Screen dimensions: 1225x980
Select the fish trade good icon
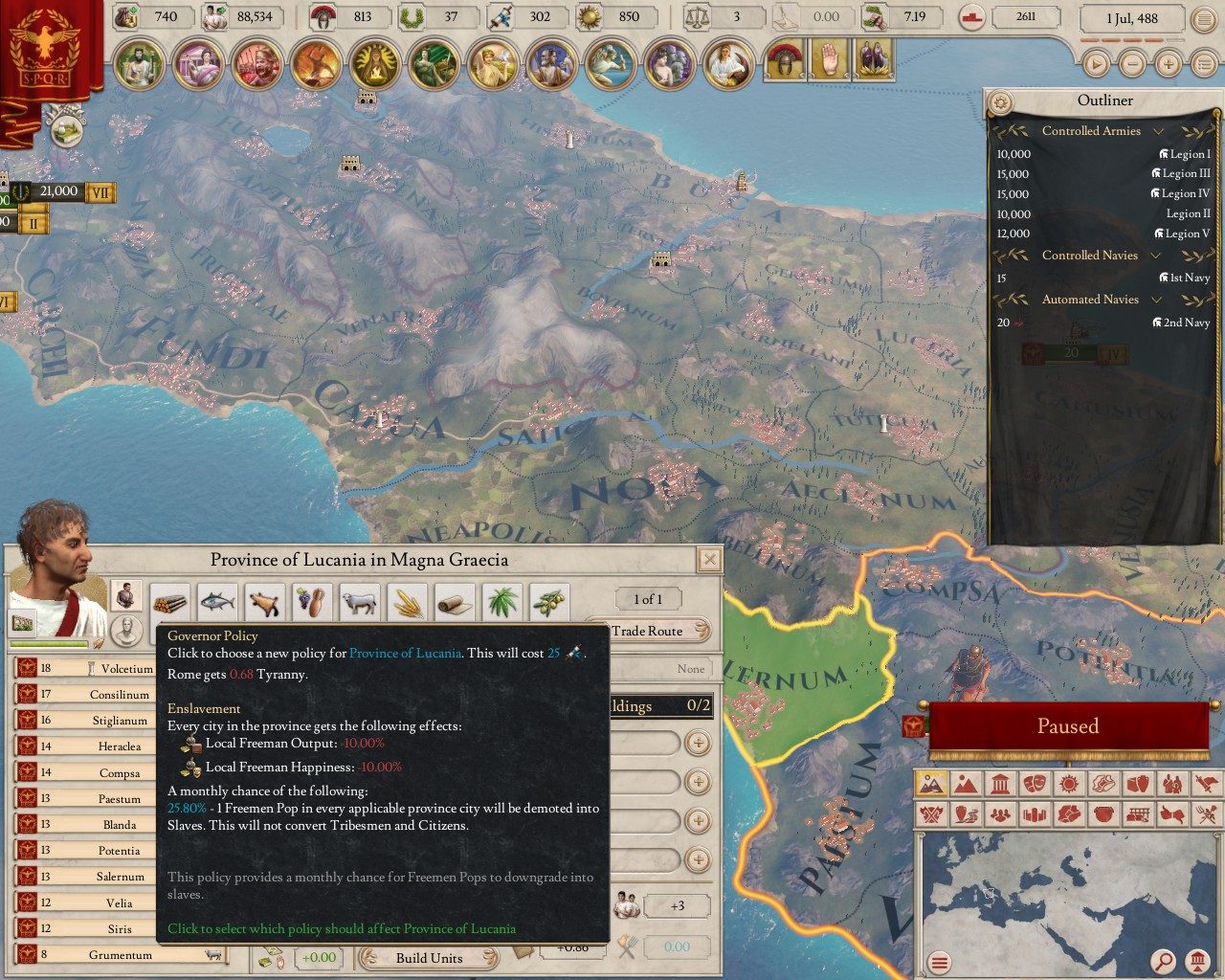pos(217,603)
